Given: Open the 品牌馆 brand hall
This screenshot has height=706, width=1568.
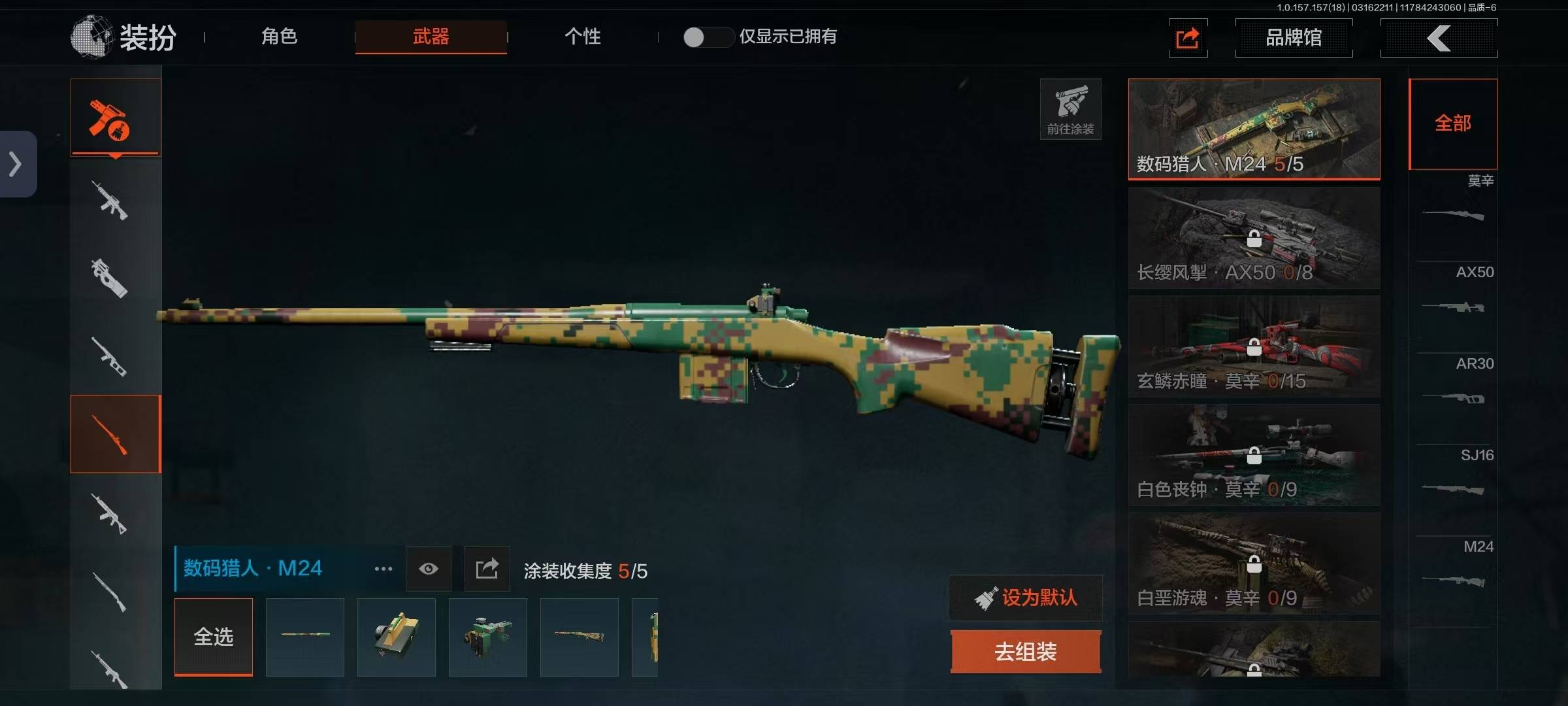Looking at the screenshot, I should tap(1294, 38).
